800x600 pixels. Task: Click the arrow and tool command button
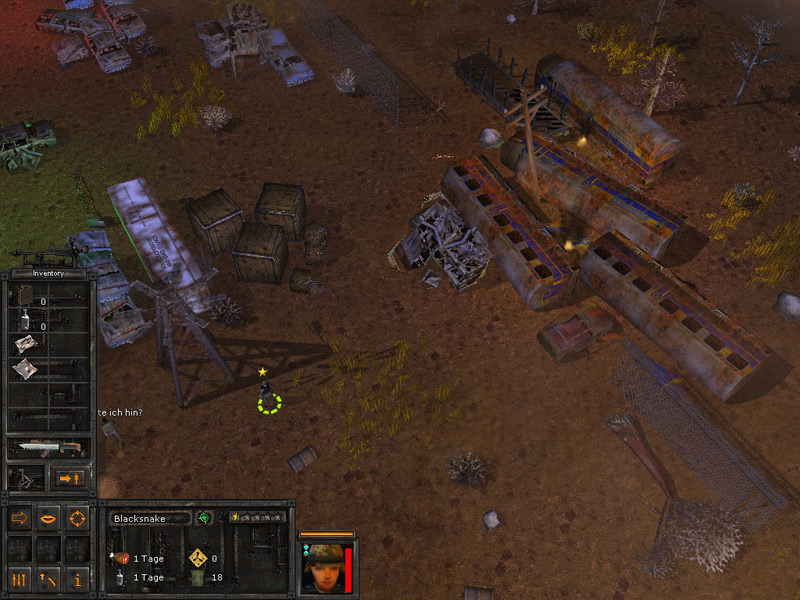click(48, 578)
